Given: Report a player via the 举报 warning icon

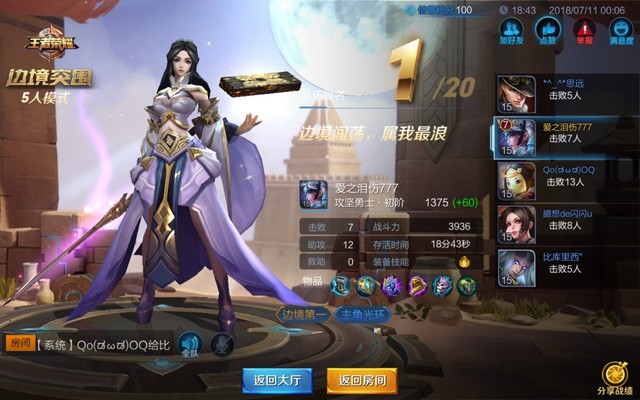Looking at the screenshot, I should (581, 32).
